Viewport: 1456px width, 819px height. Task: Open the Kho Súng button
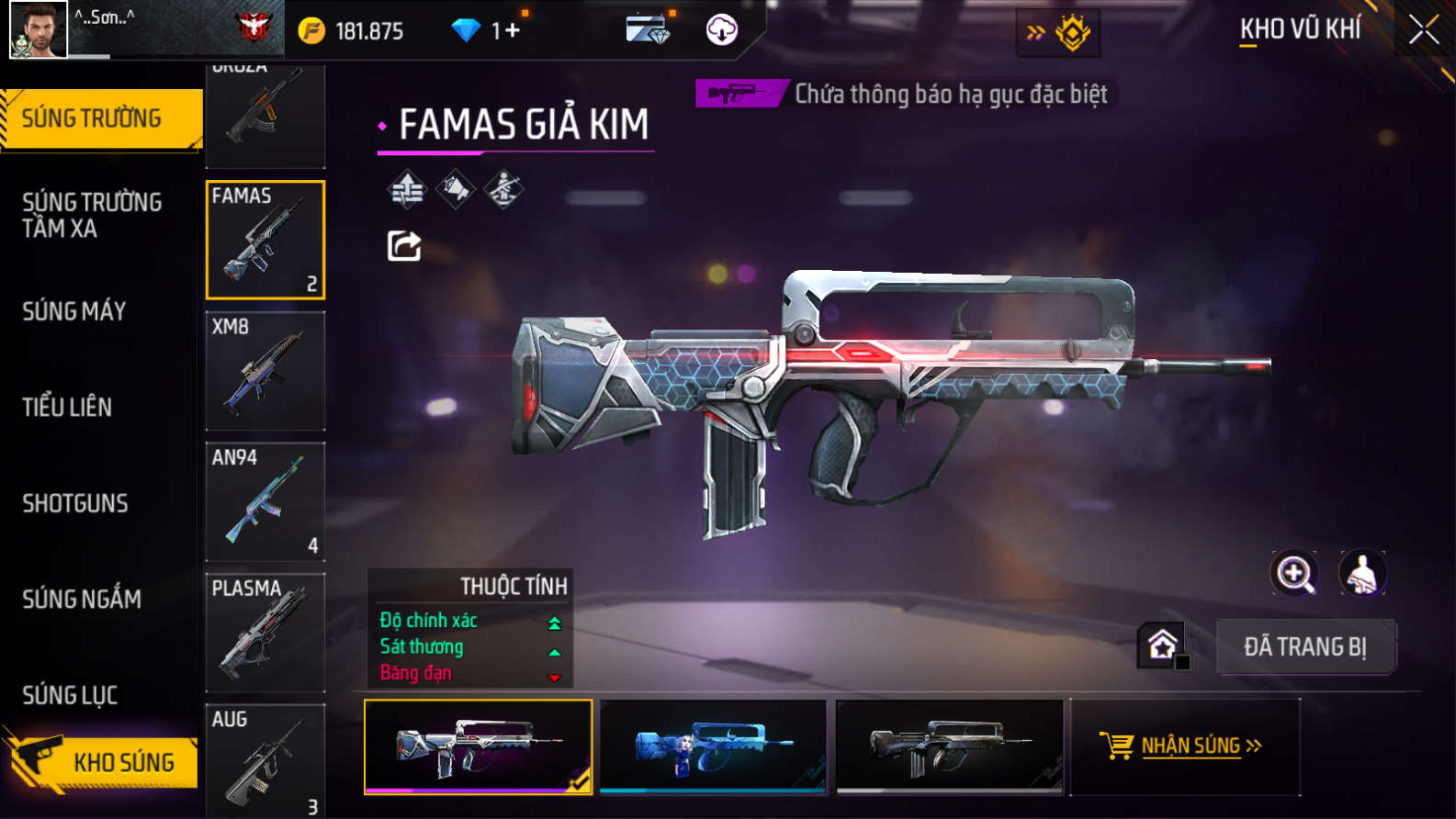[101, 761]
